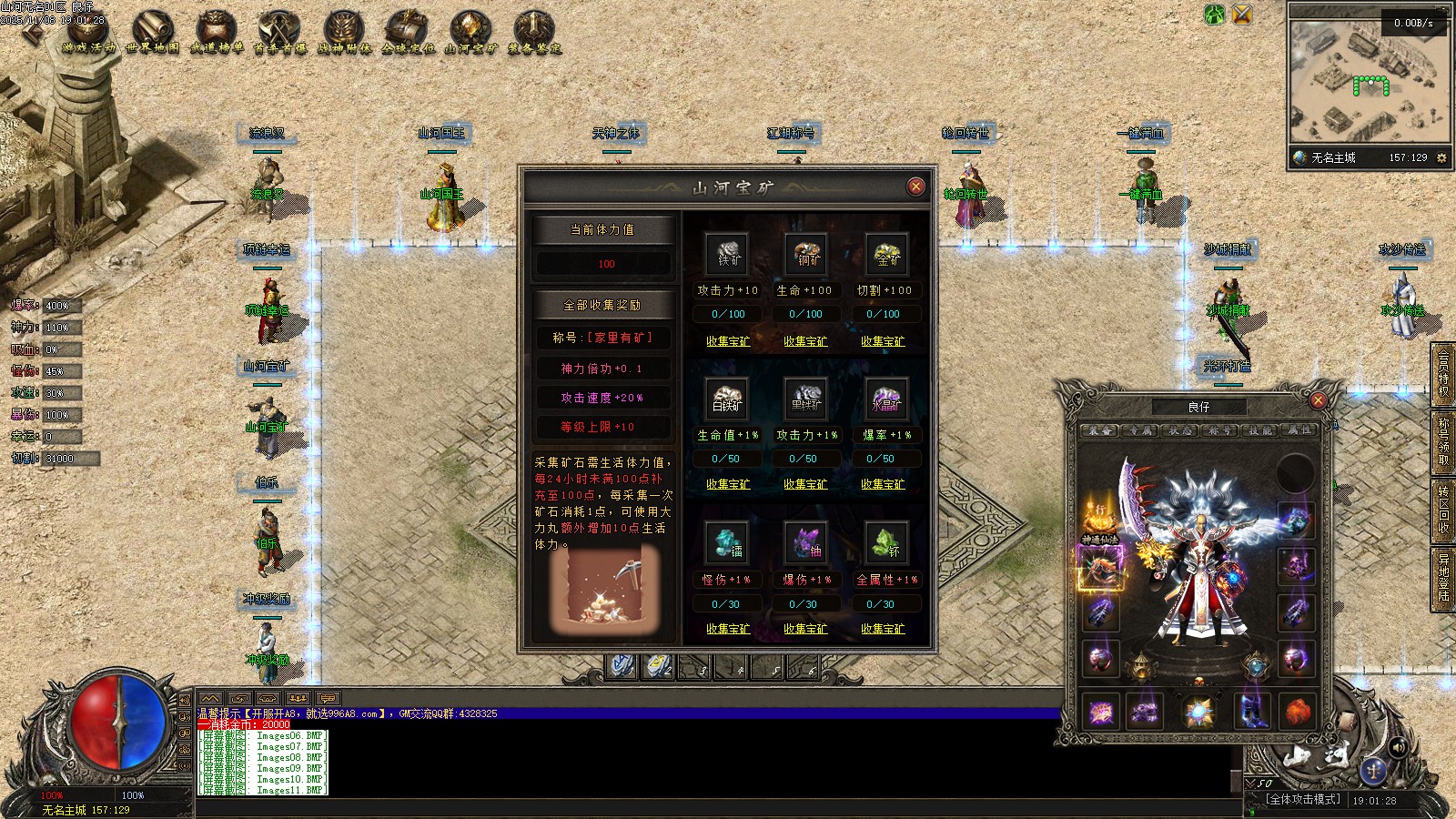1456x819 pixels.
Task: Select the equipped boots slot
Action: click(1252, 710)
